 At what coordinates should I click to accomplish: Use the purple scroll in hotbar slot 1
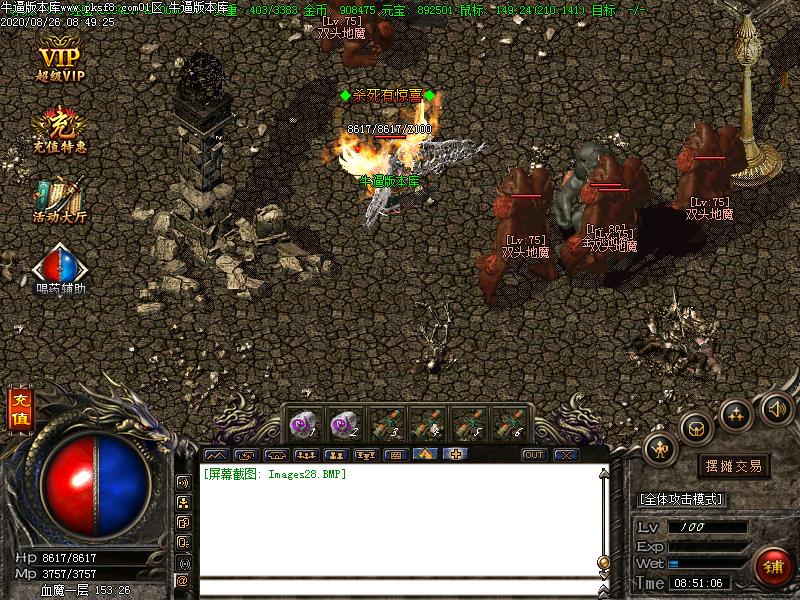tap(304, 423)
